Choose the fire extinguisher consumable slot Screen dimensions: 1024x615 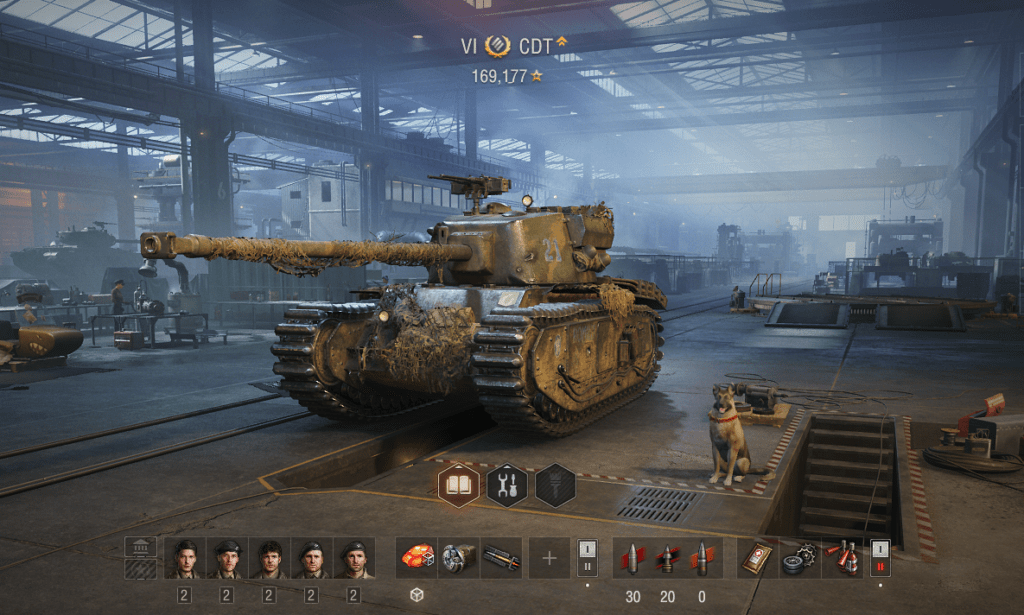[x=842, y=557]
